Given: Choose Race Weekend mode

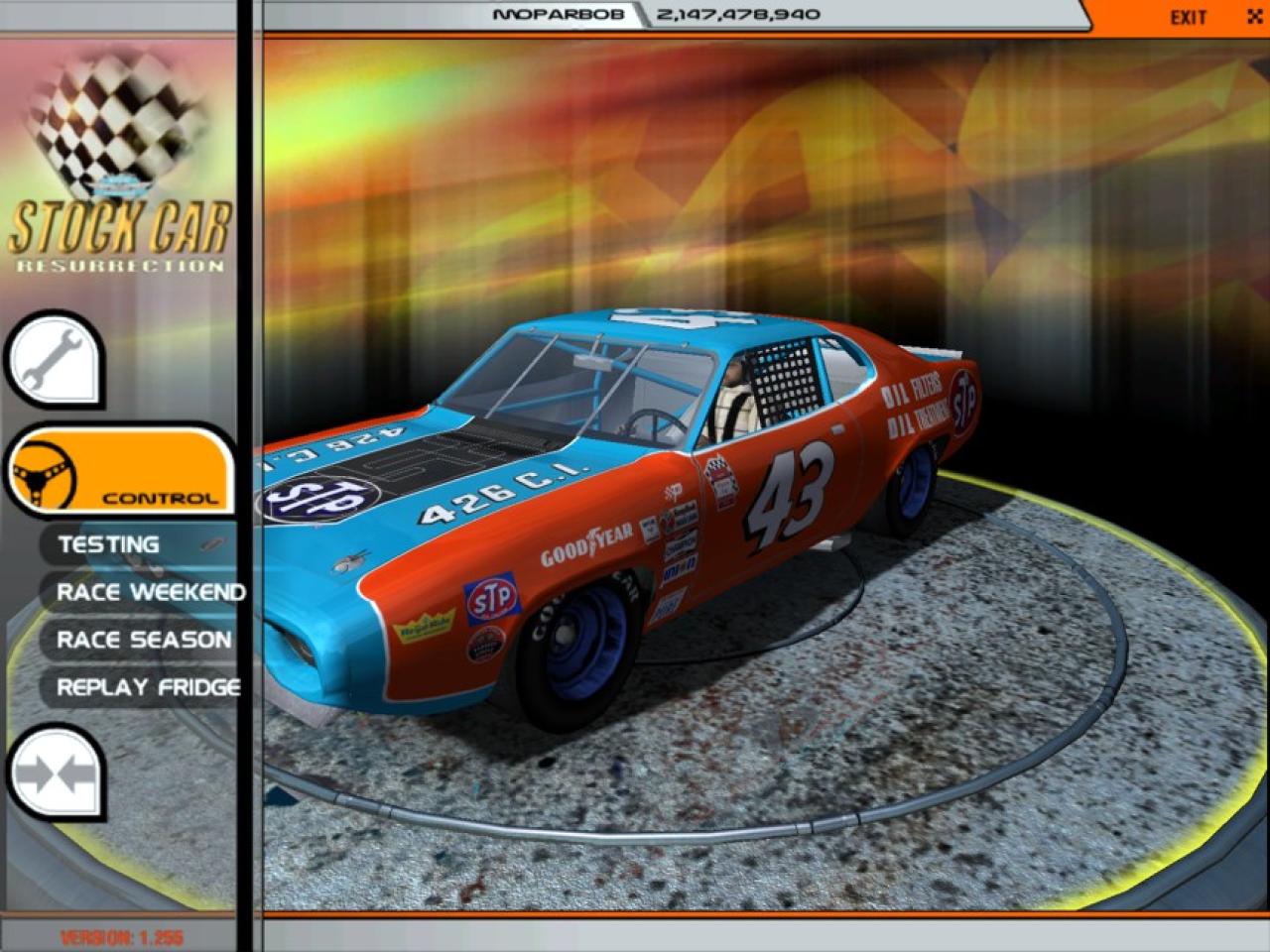Looking at the screenshot, I should (x=150, y=592).
